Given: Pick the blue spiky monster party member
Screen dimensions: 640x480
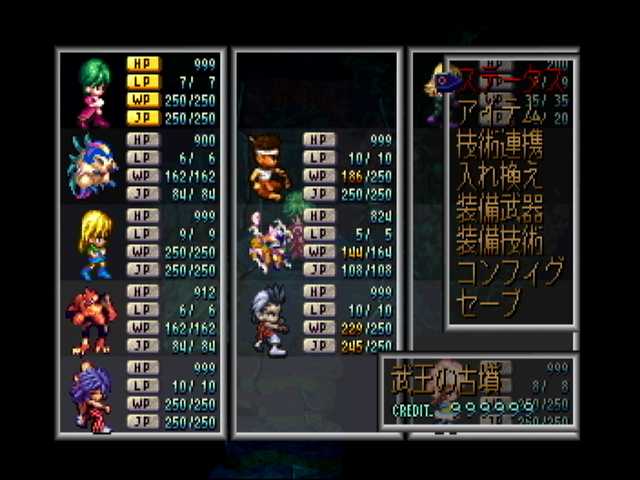Looking at the screenshot, I should pyautogui.click(x=92, y=165).
